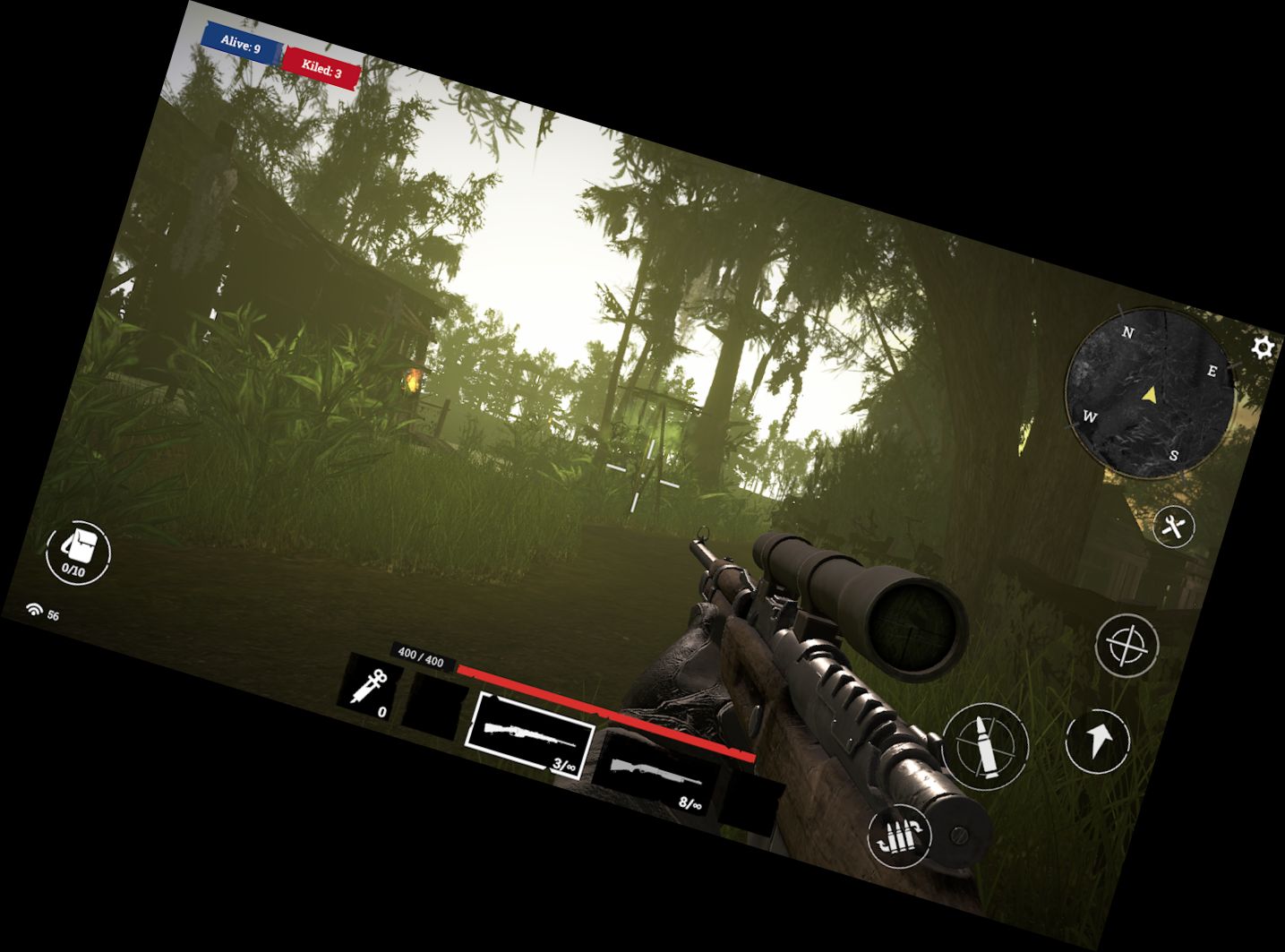This screenshot has height=952, width=1285.
Task: Open the settings gear
Action: (1261, 348)
